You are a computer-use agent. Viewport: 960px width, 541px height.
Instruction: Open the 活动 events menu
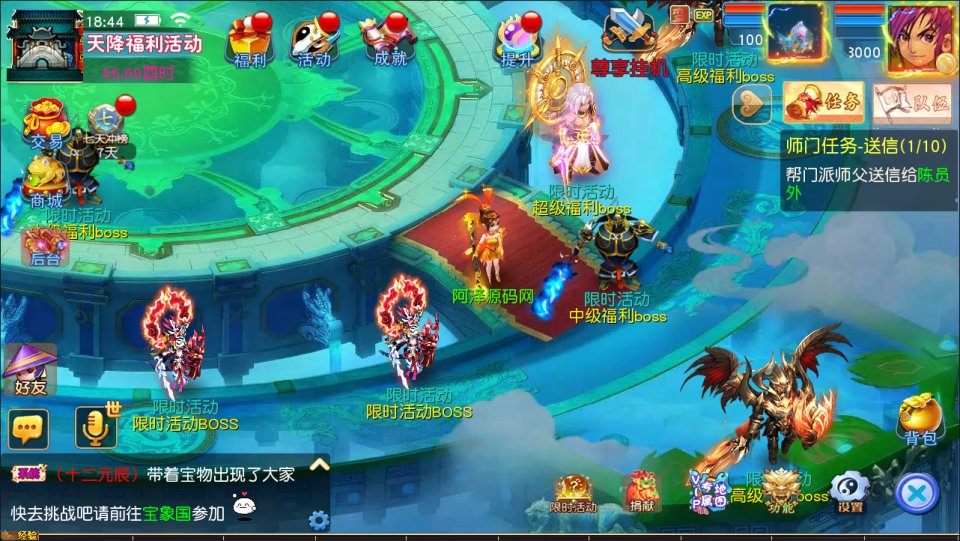coord(315,42)
